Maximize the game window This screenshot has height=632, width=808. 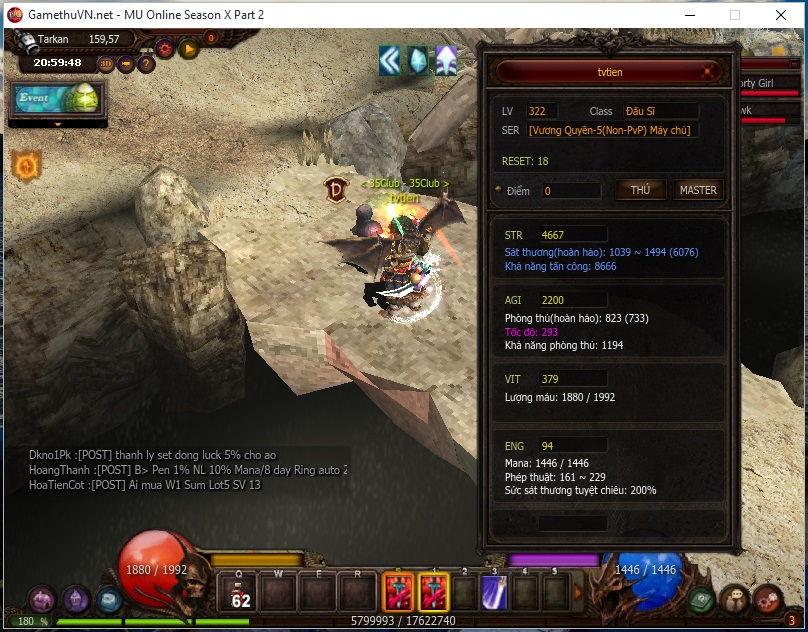735,16
